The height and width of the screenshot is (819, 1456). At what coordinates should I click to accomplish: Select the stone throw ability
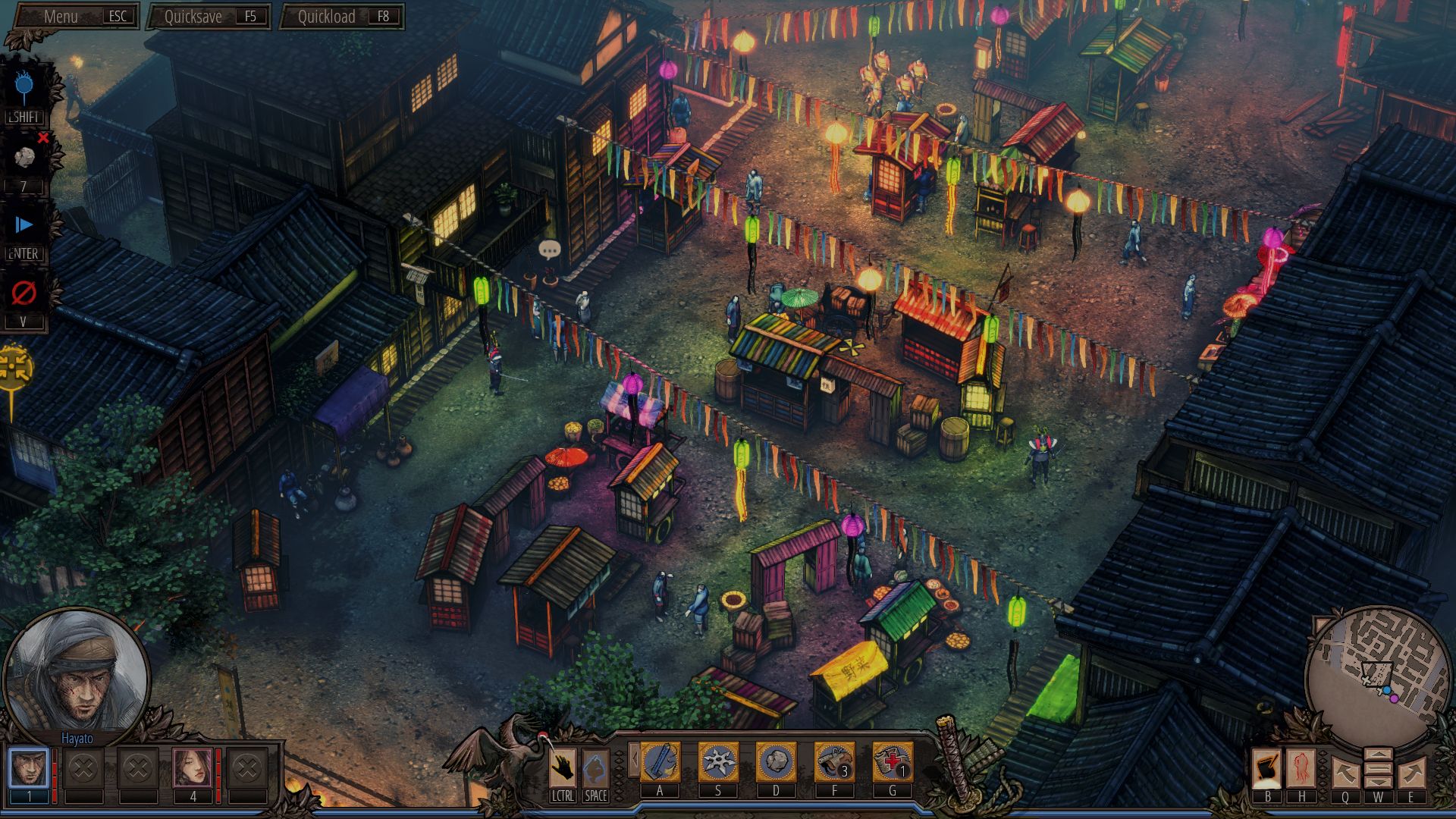click(x=776, y=761)
